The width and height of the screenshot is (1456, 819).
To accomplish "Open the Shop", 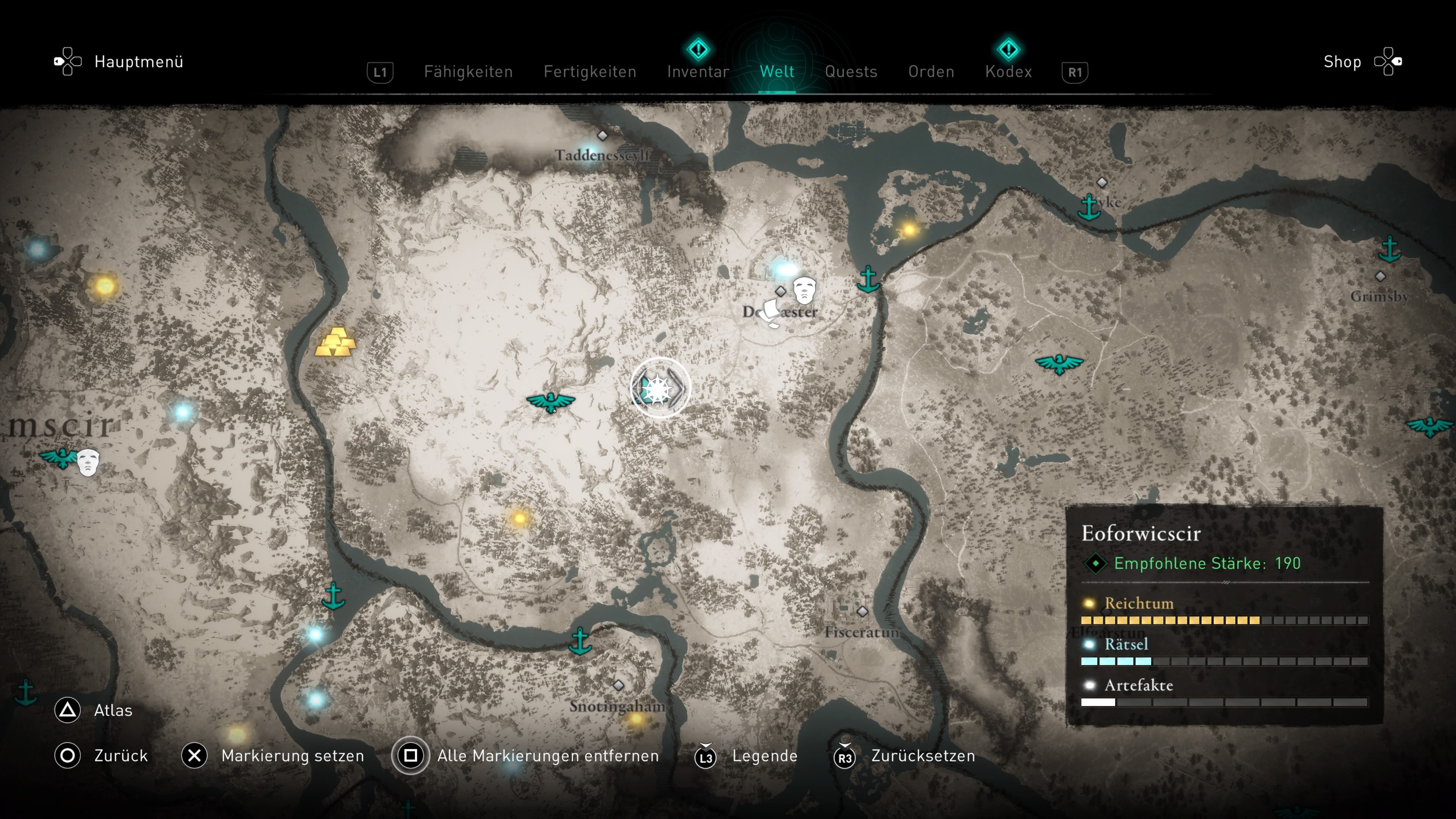I will point(1342,61).
